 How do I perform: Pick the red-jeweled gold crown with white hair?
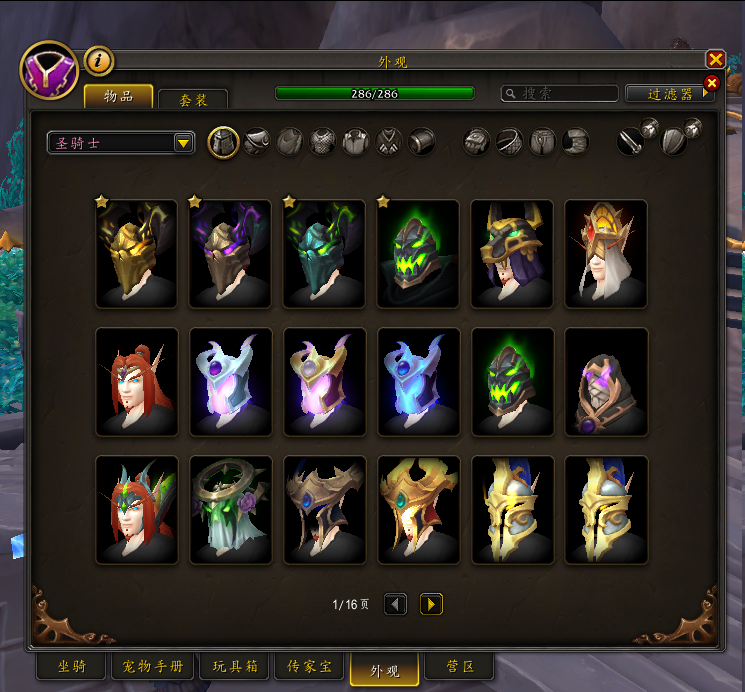[606, 254]
